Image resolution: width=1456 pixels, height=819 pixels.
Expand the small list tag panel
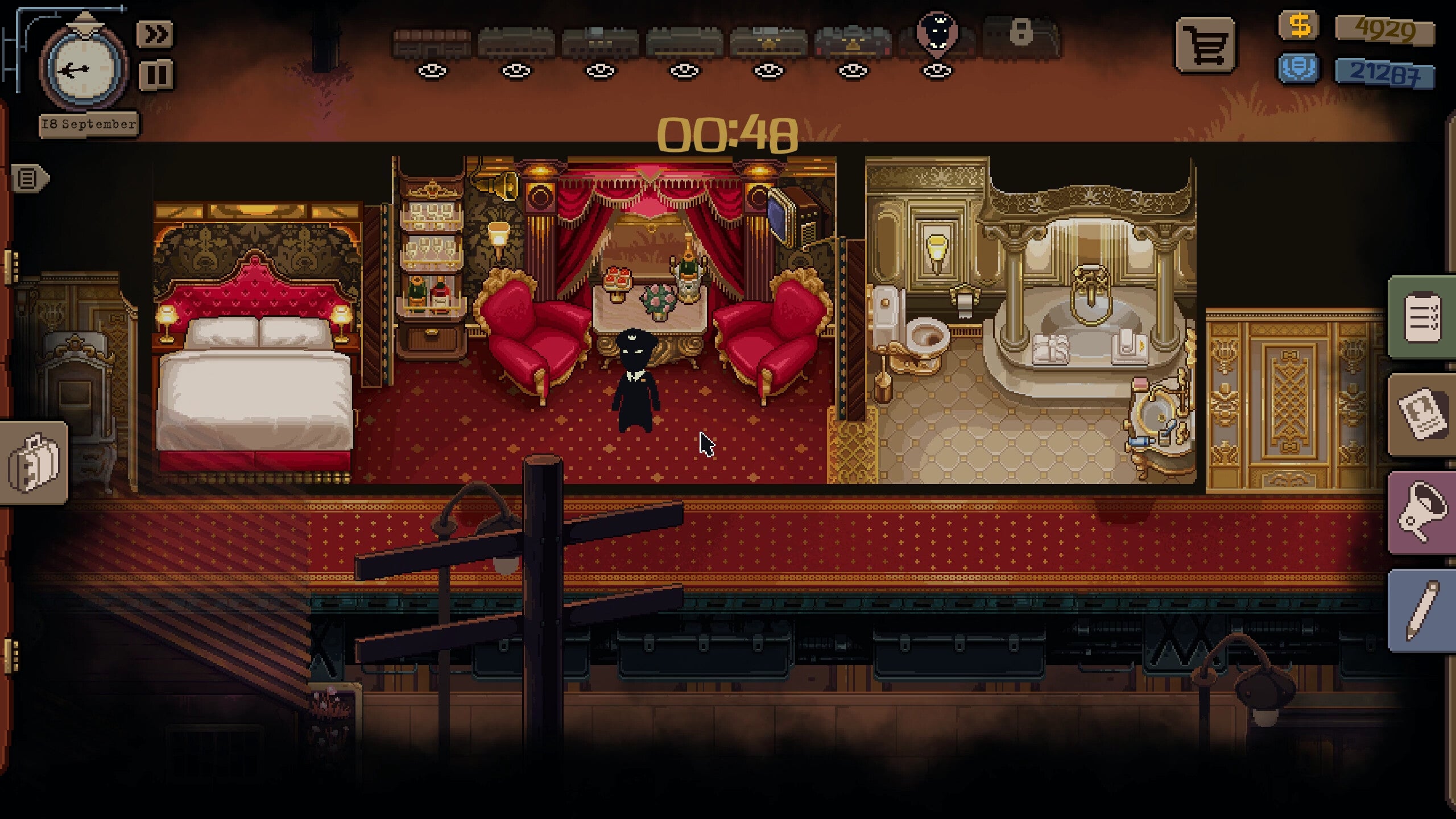(x=28, y=179)
